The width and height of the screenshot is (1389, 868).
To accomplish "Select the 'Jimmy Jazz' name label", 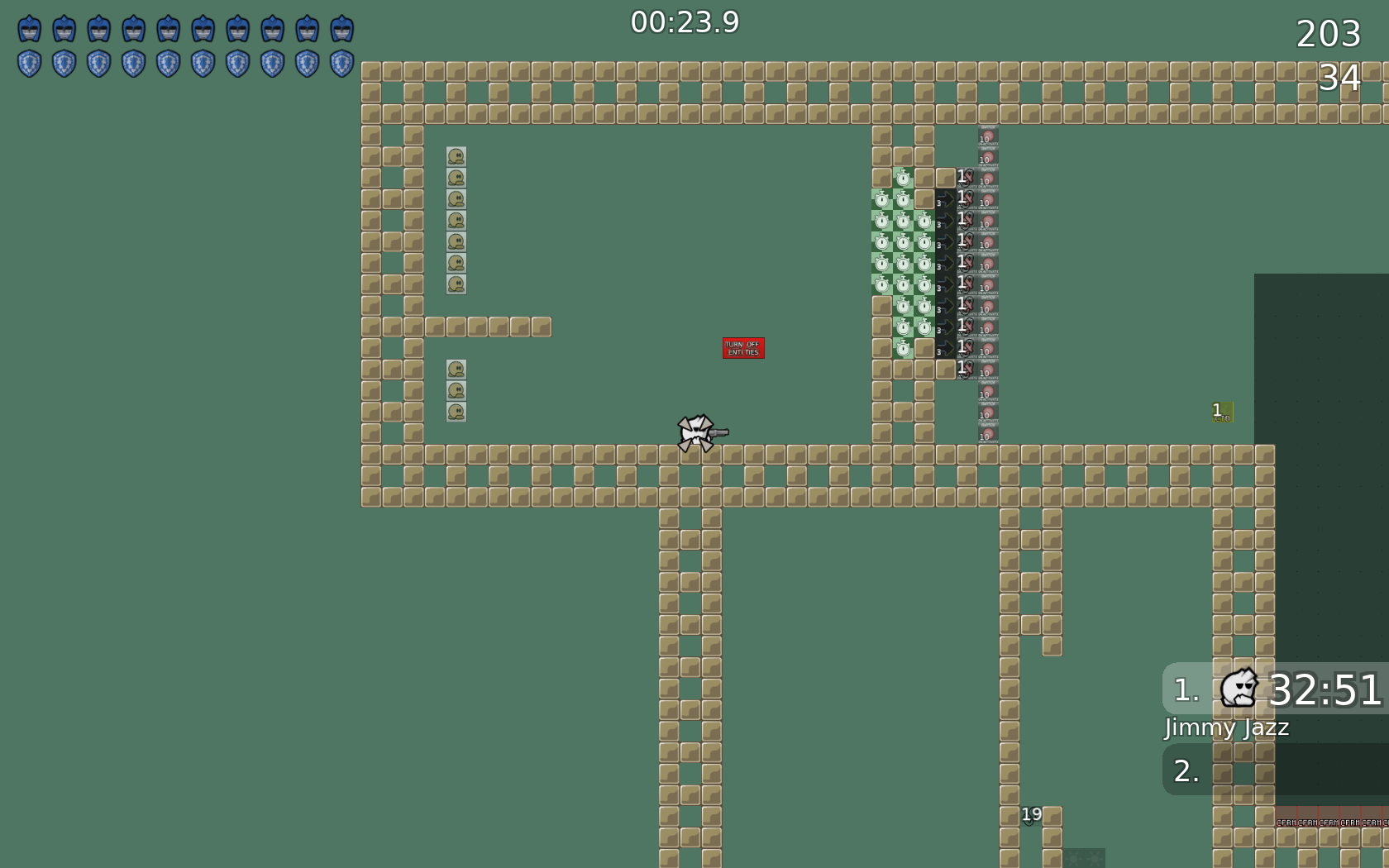I will coord(1226,728).
